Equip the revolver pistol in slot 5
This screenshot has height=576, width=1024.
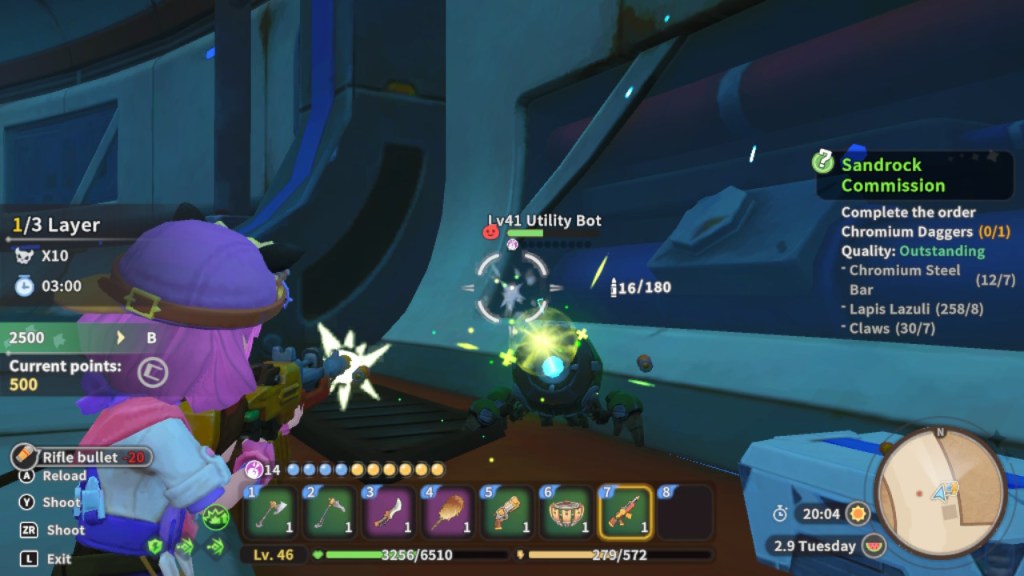click(507, 512)
